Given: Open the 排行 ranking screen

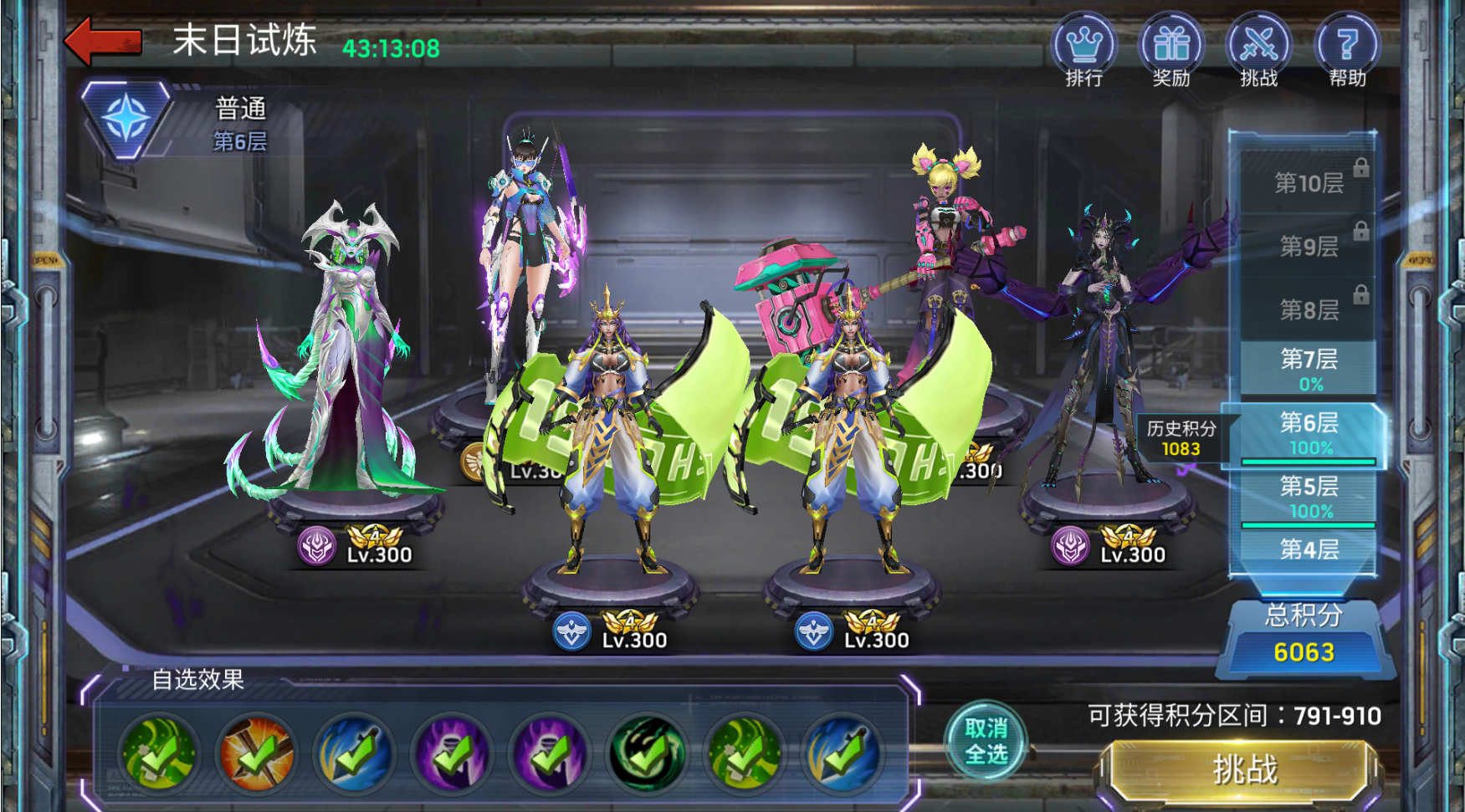Looking at the screenshot, I should click(x=1083, y=49).
